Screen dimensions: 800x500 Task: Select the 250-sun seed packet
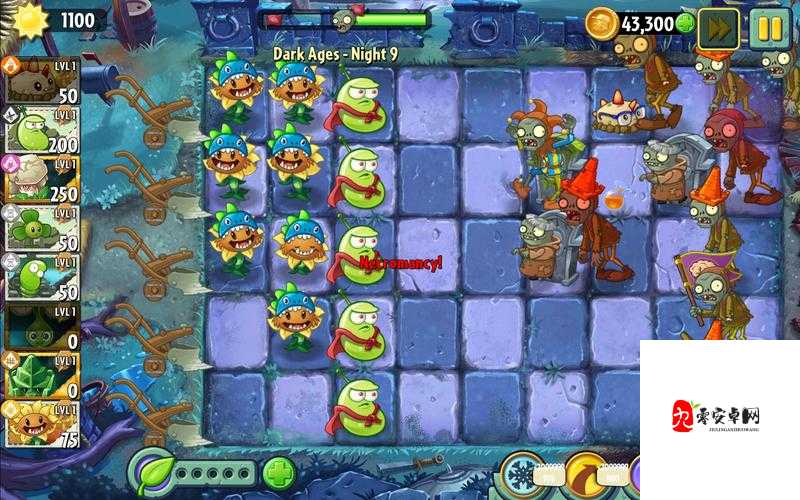[43, 179]
